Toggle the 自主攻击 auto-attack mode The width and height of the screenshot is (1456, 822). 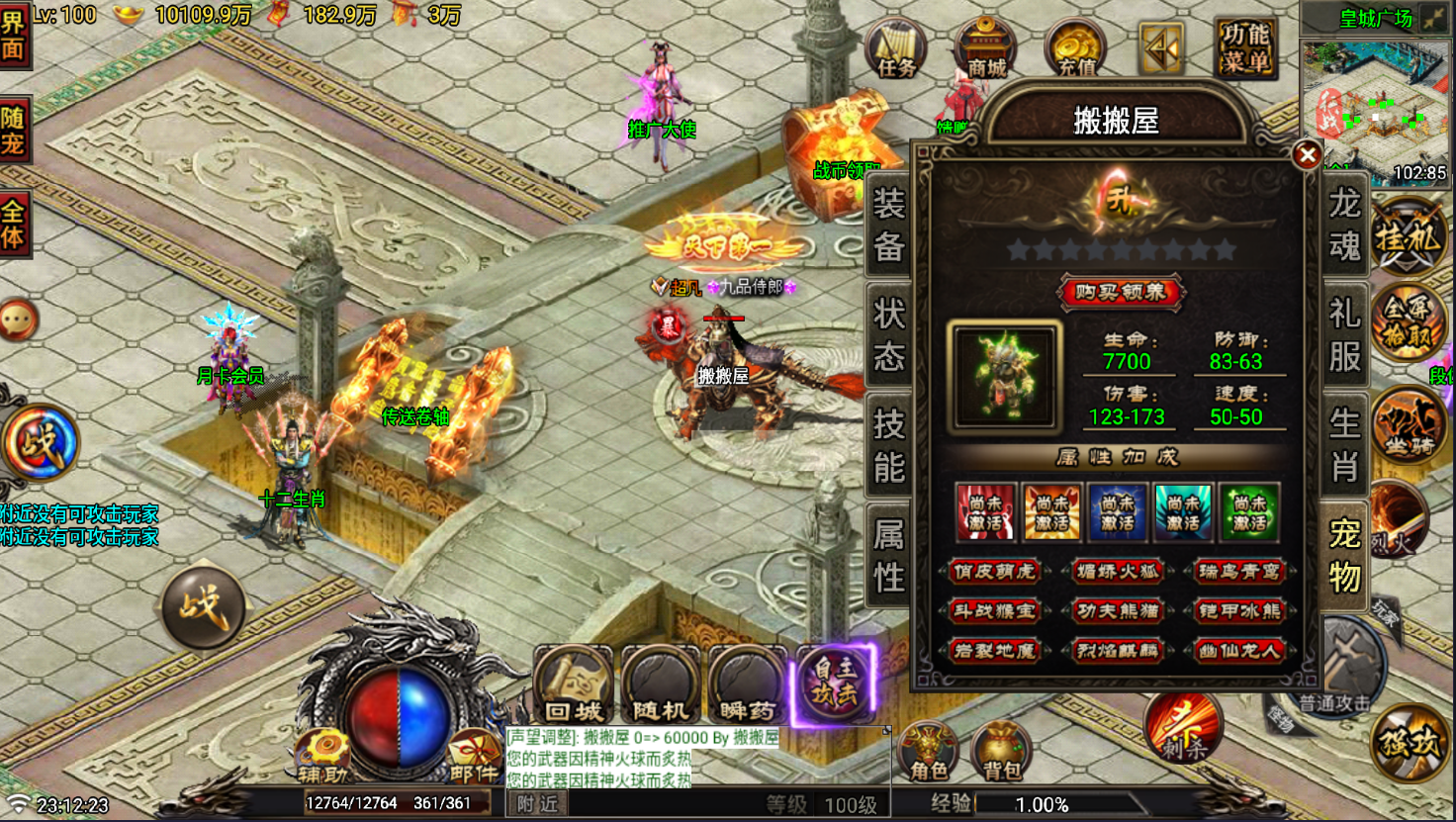(836, 683)
